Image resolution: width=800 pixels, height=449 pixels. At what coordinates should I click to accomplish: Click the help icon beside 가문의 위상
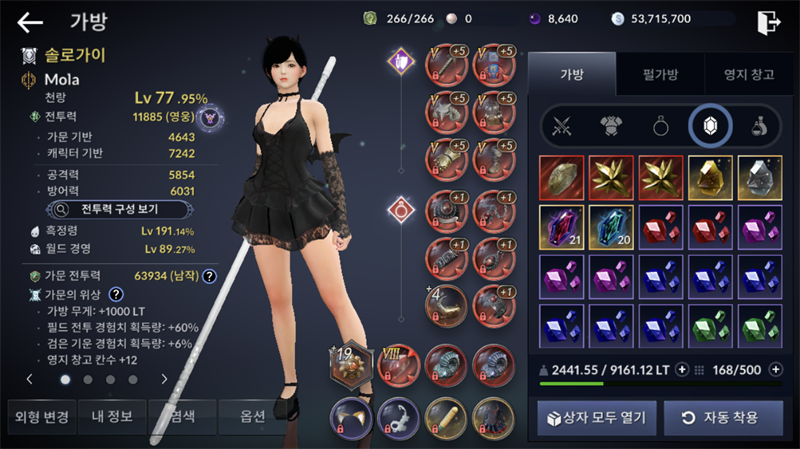(x=116, y=294)
